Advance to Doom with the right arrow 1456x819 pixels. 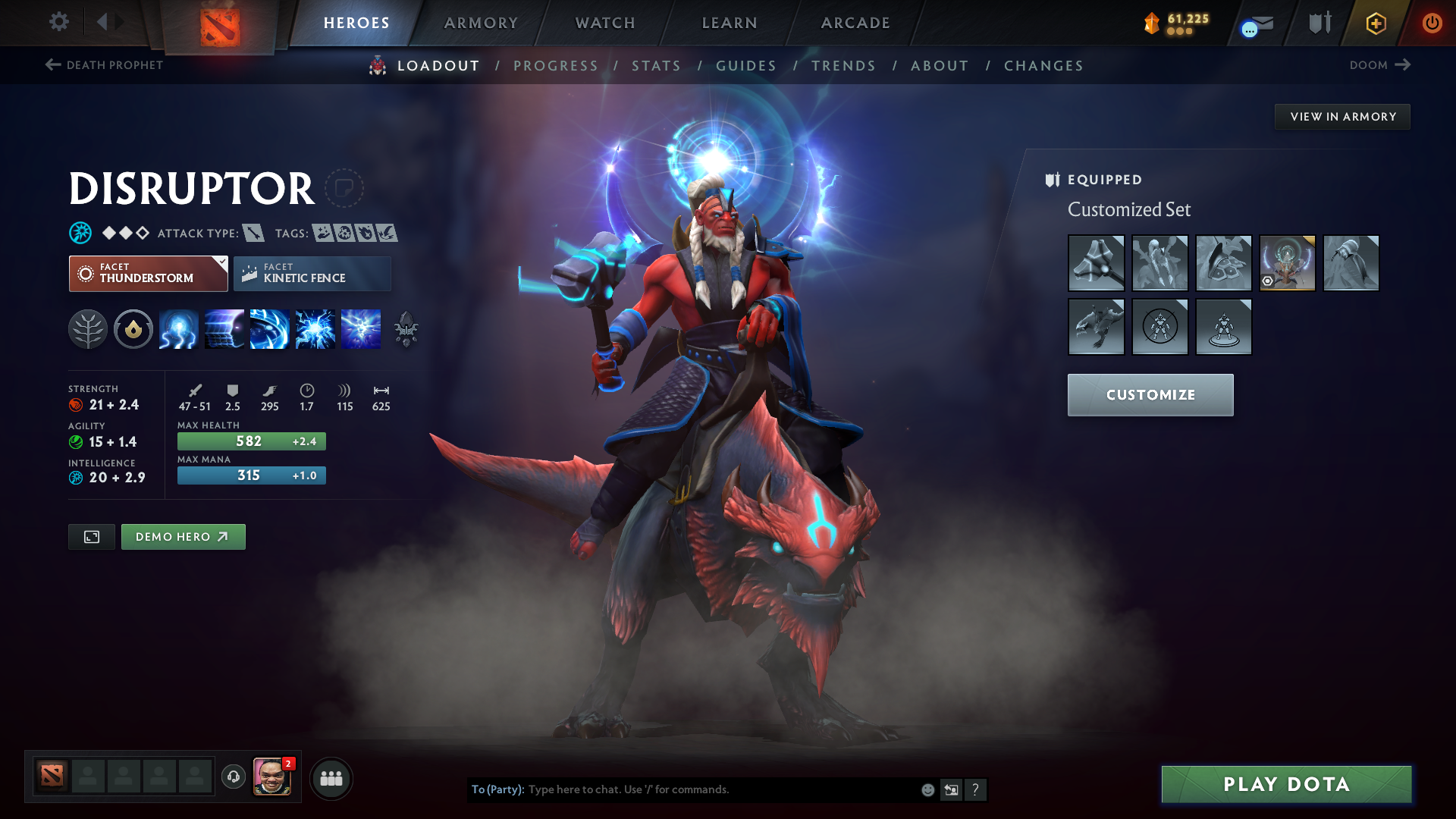[1404, 65]
